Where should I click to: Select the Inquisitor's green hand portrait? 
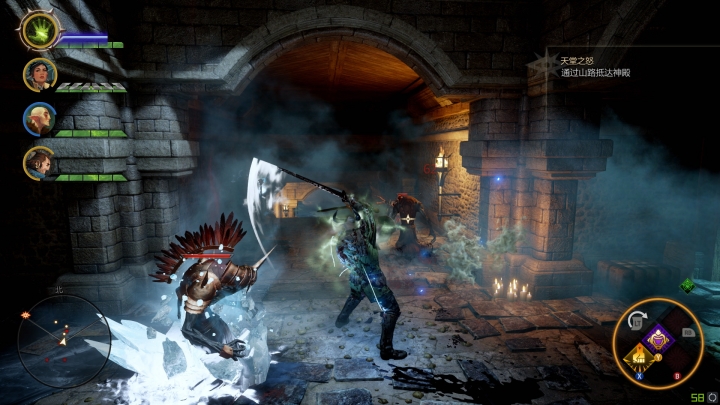[x=41, y=31]
